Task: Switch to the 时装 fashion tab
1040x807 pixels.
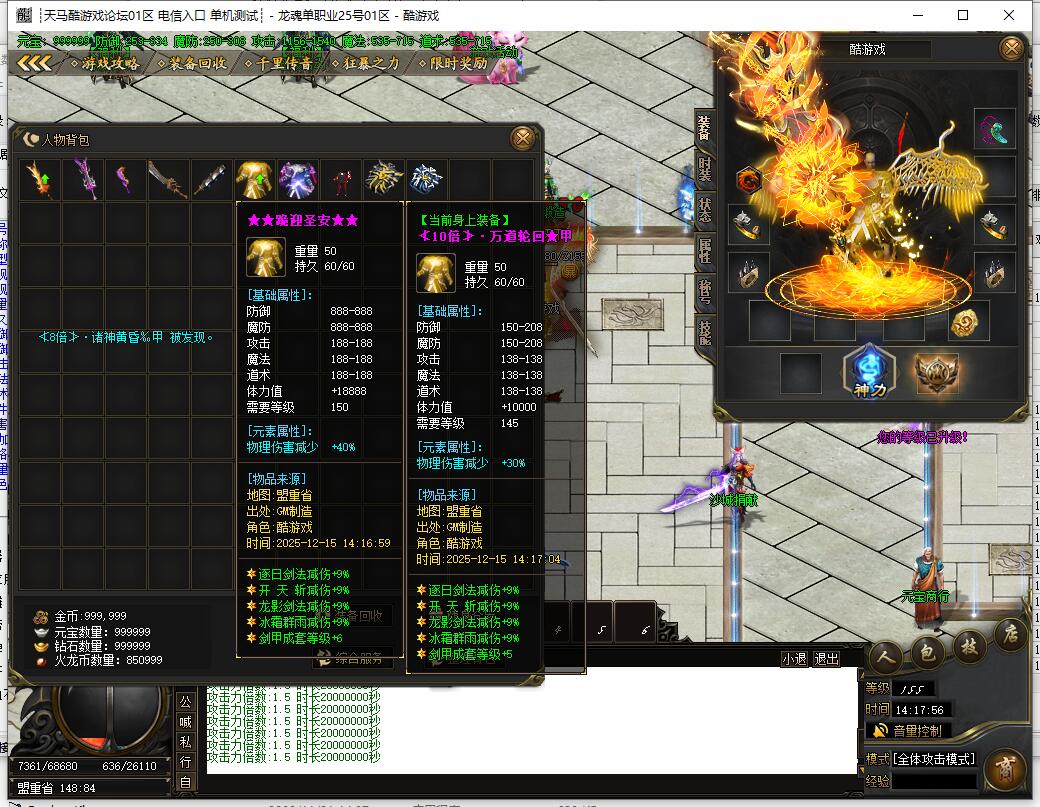Action: (705, 169)
